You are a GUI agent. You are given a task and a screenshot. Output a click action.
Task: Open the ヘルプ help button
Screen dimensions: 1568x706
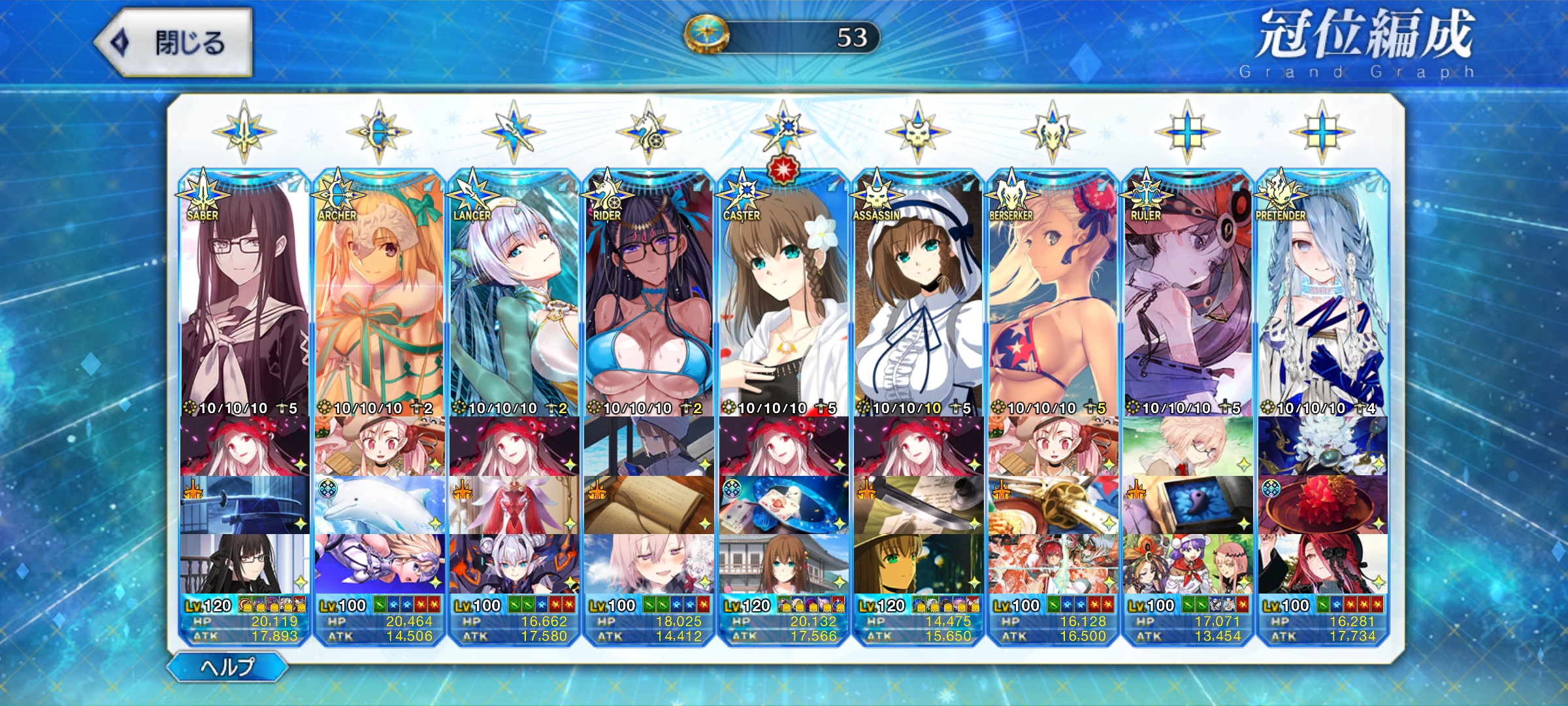tap(227, 667)
